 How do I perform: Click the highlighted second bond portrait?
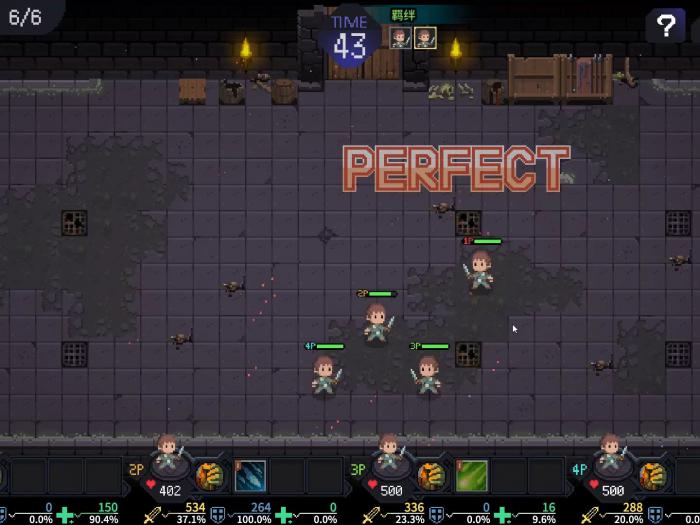point(425,38)
